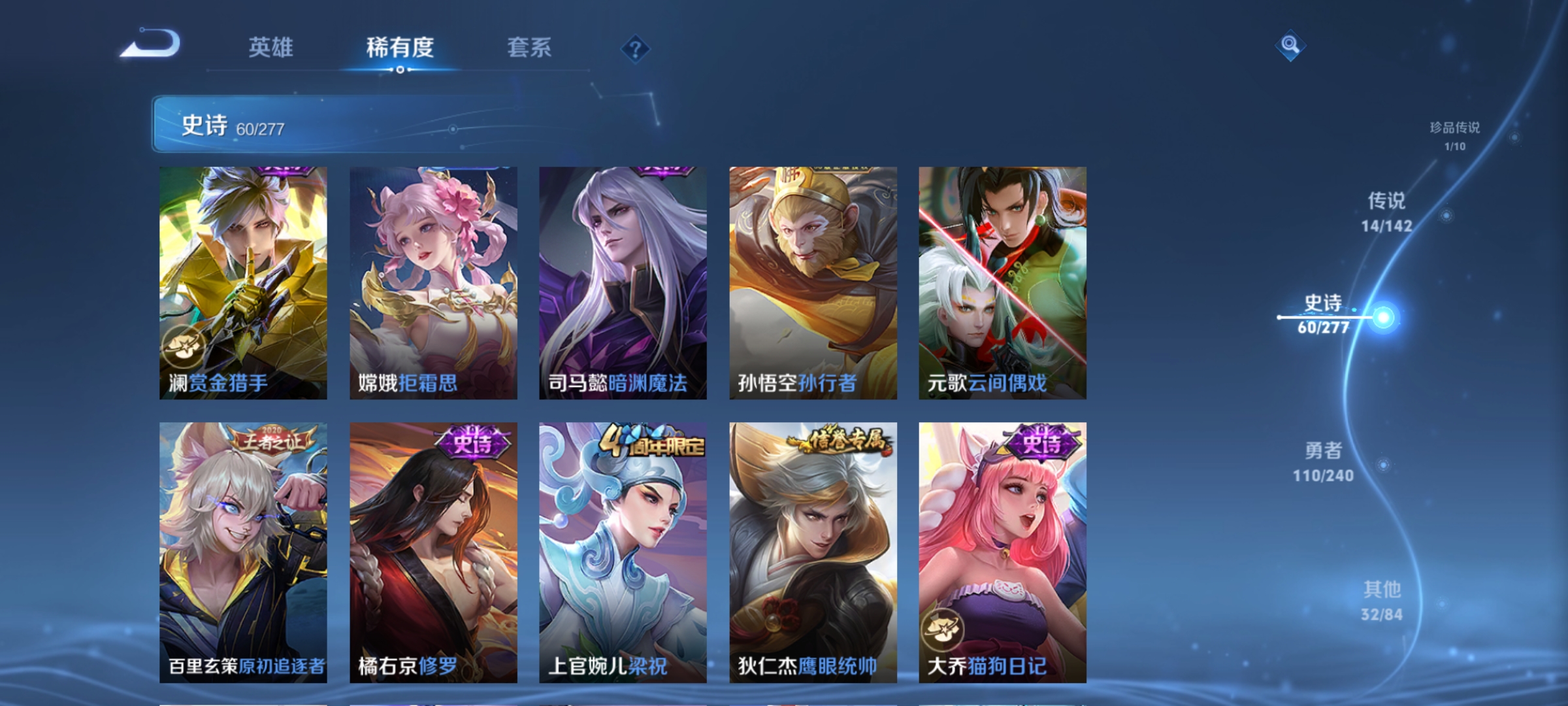Switch to the 套系 tab
Screen dimensions: 1568x706
(529, 47)
